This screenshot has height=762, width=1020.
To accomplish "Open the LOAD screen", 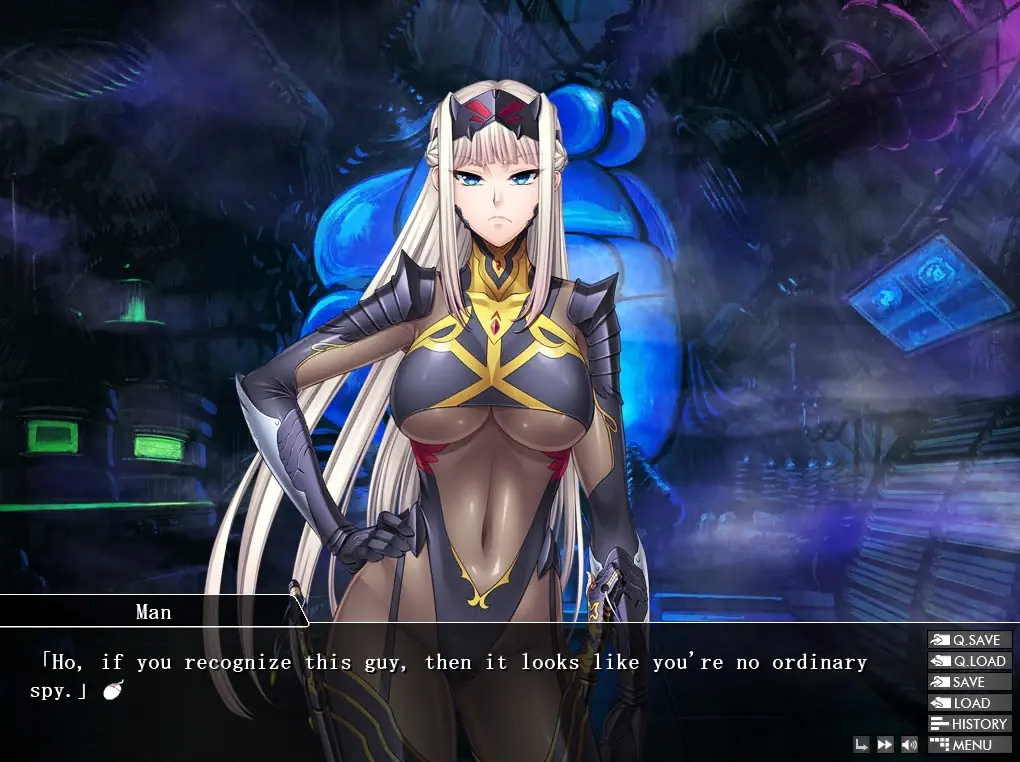I will pos(969,703).
